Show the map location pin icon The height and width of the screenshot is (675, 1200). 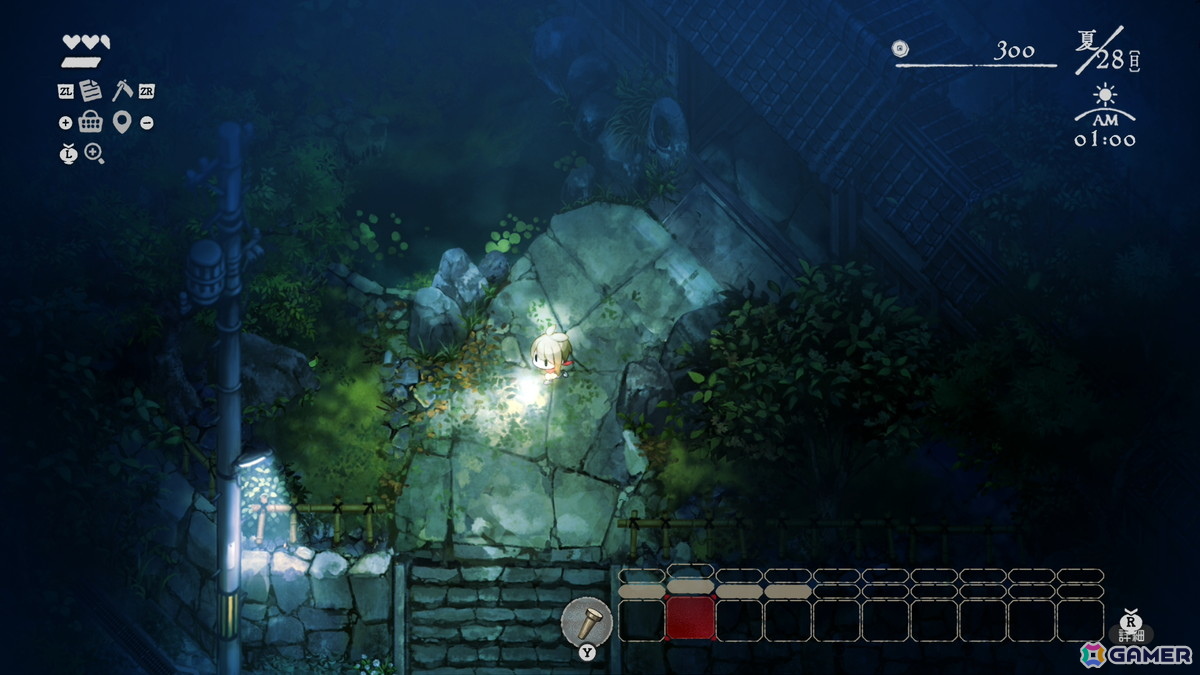122,123
